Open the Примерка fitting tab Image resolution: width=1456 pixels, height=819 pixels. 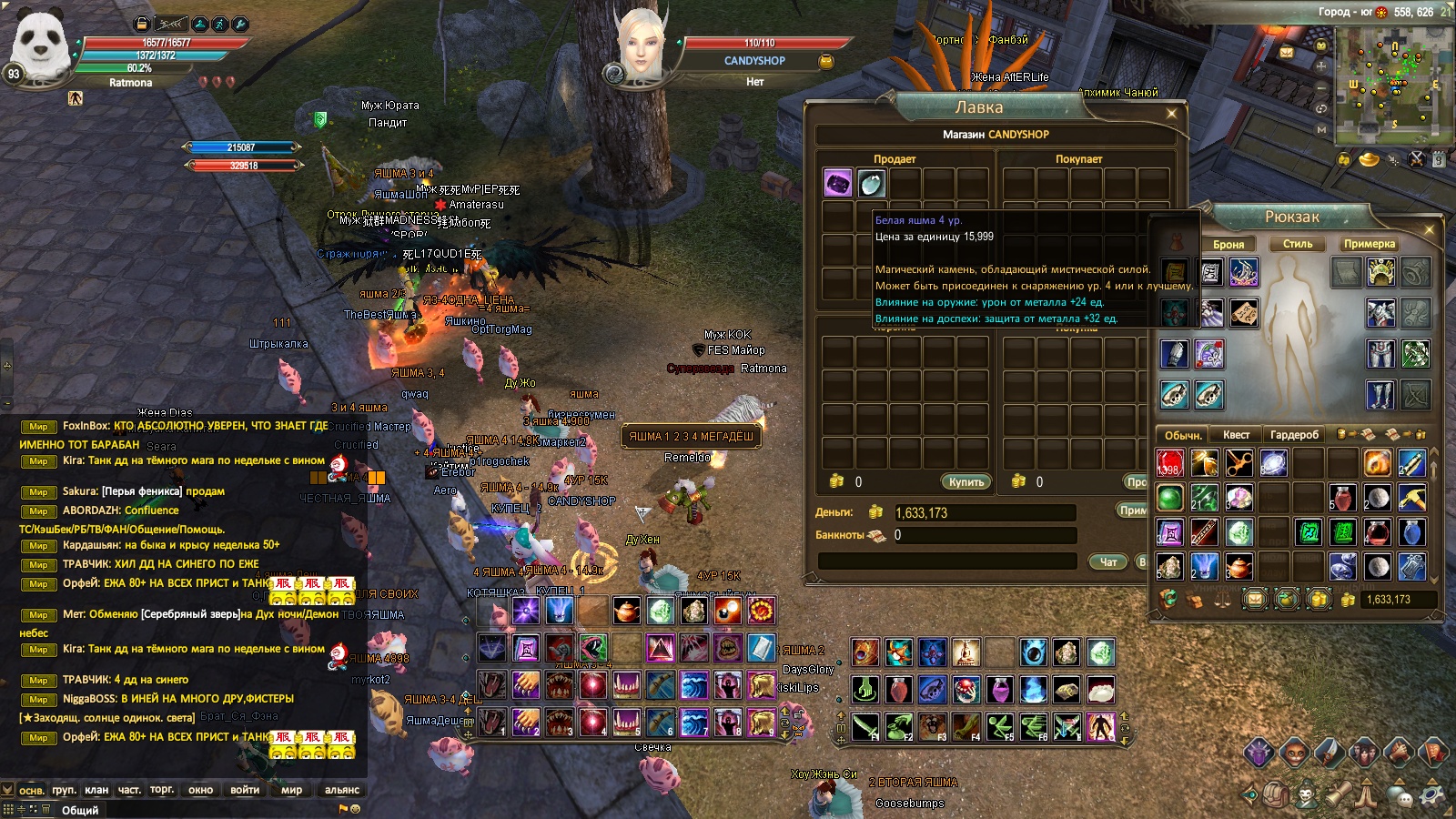click(1369, 244)
